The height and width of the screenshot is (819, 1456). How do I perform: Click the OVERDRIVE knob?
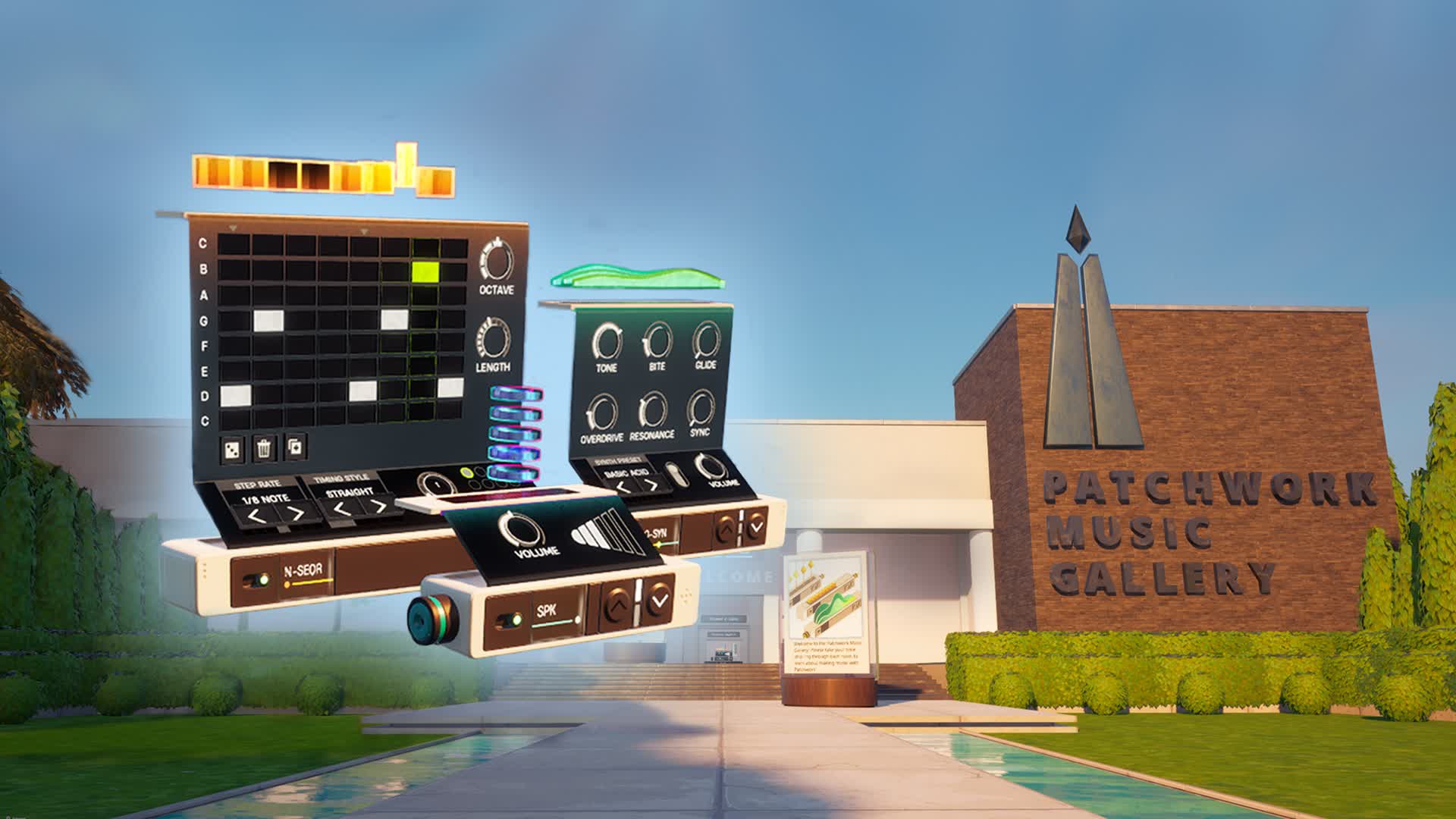(603, 409)
